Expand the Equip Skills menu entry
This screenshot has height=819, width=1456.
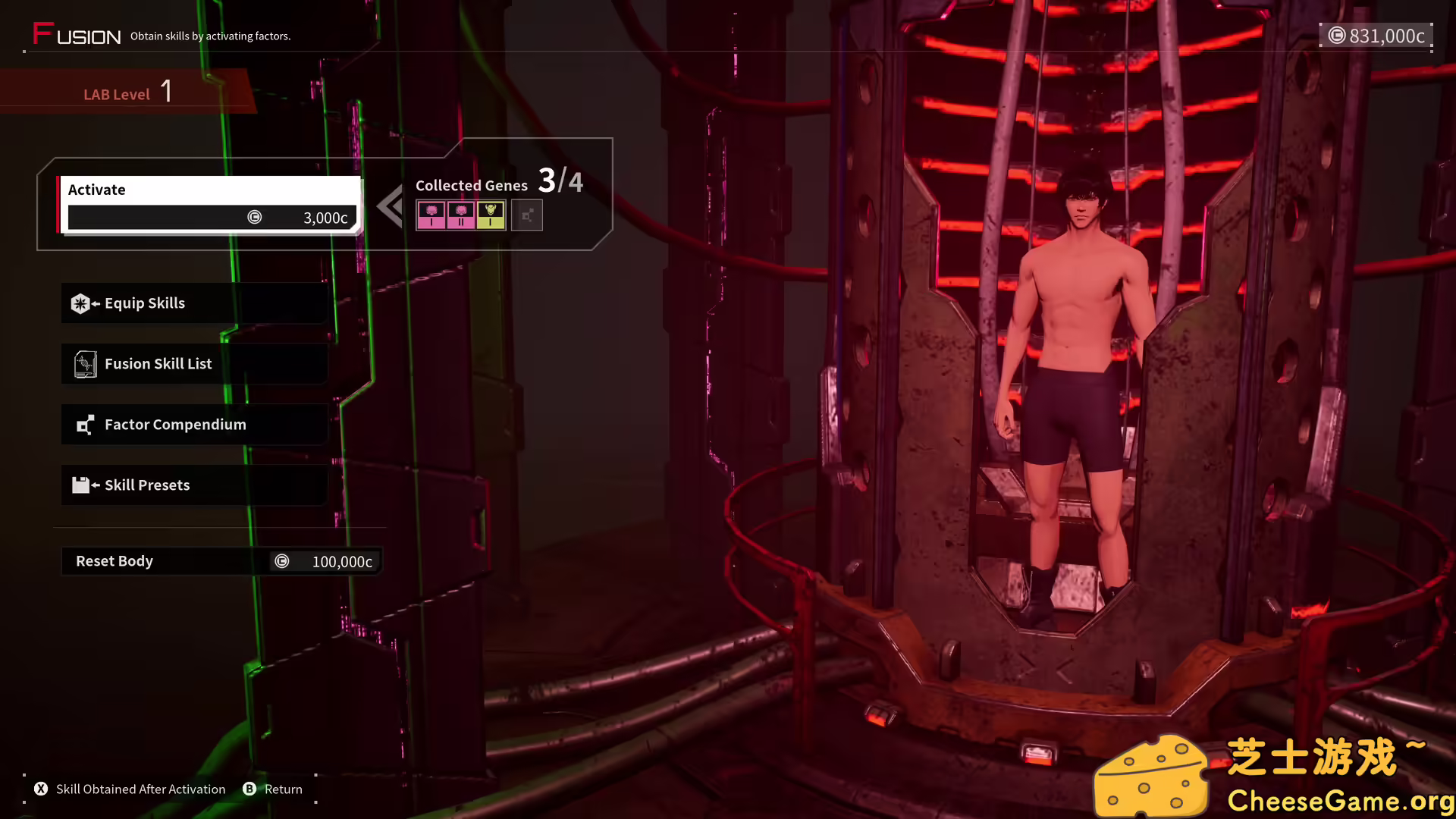coord(193,303)
